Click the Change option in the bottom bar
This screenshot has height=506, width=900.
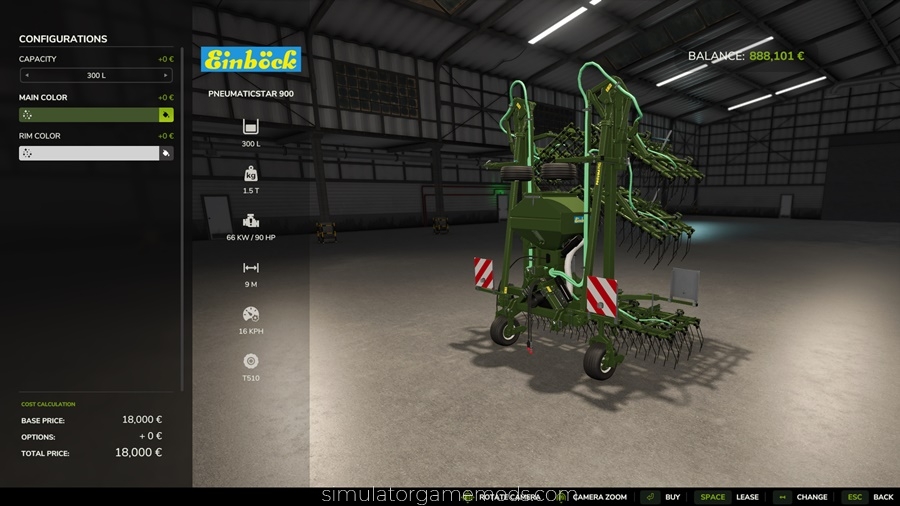801,497
